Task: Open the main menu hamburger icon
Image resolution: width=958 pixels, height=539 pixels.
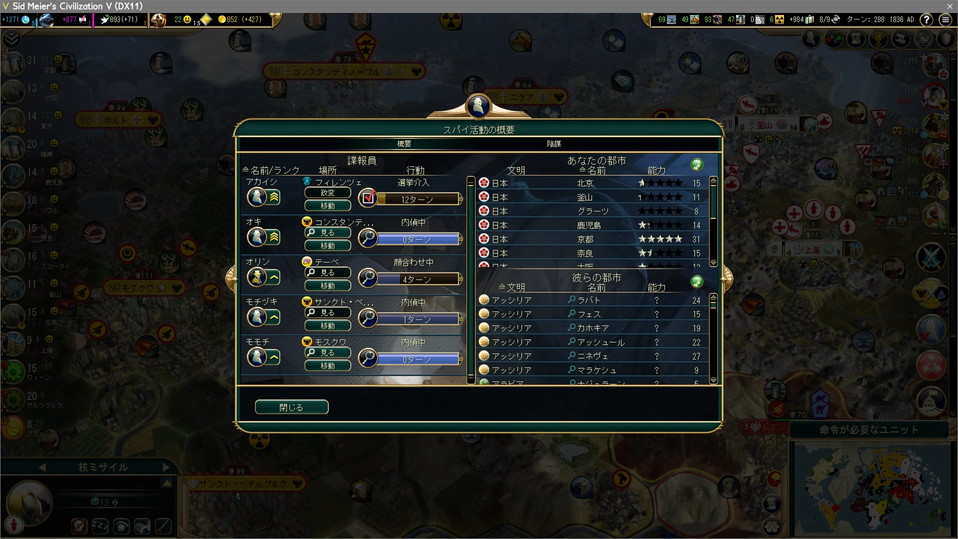Action: (945, 20)
